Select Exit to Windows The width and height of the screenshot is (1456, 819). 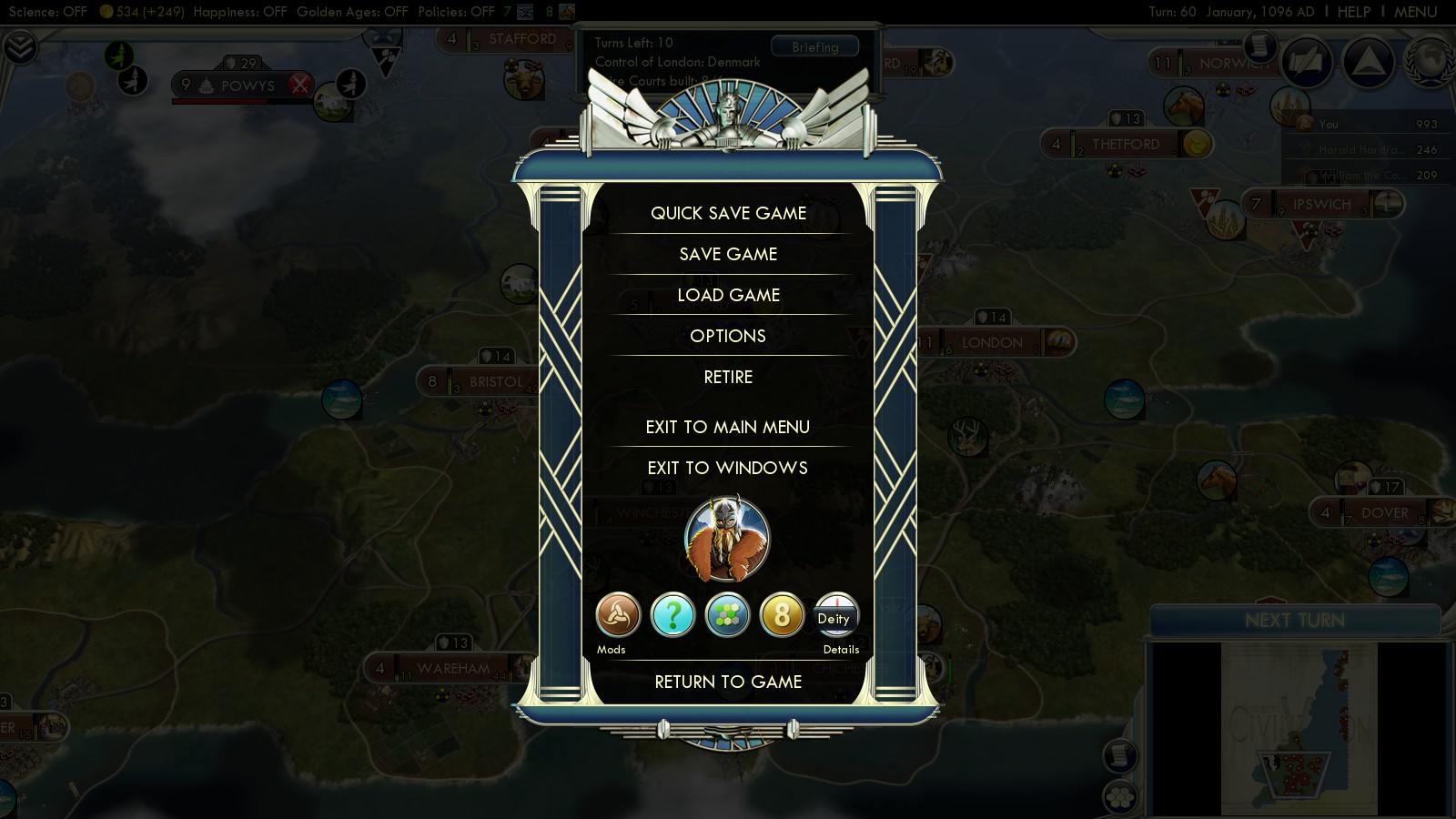[728, 468]
